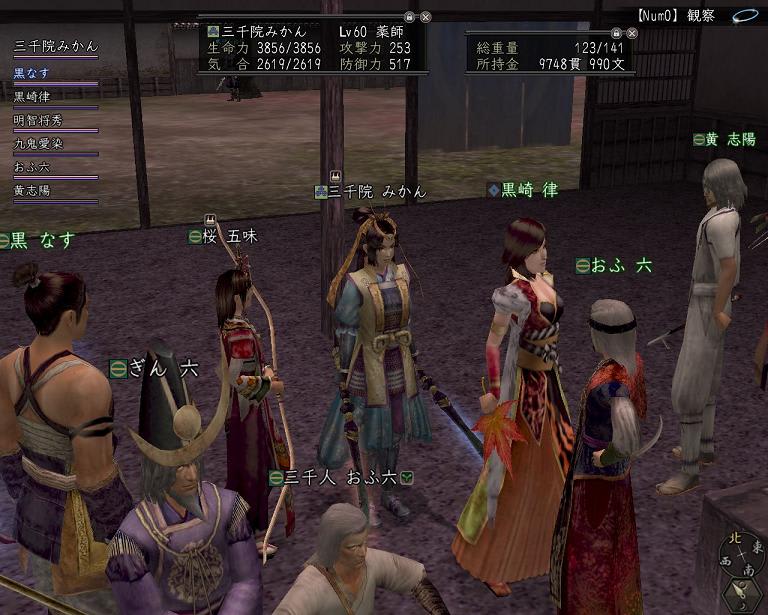Select party member 黒なす
The width and height of the screenshot is (768, 615).
click(x=31, y=73)
